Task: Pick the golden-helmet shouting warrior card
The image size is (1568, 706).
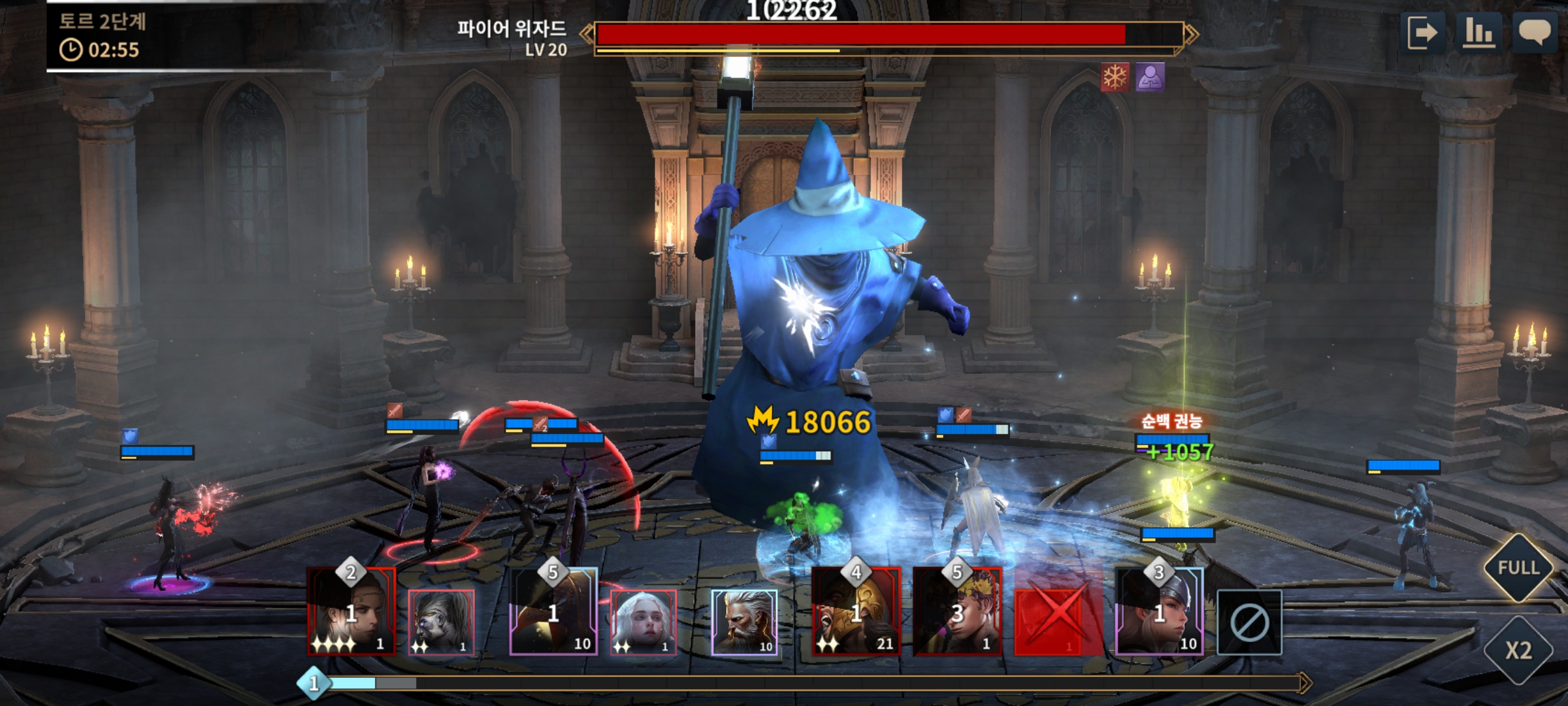Action: pos(856,611)
